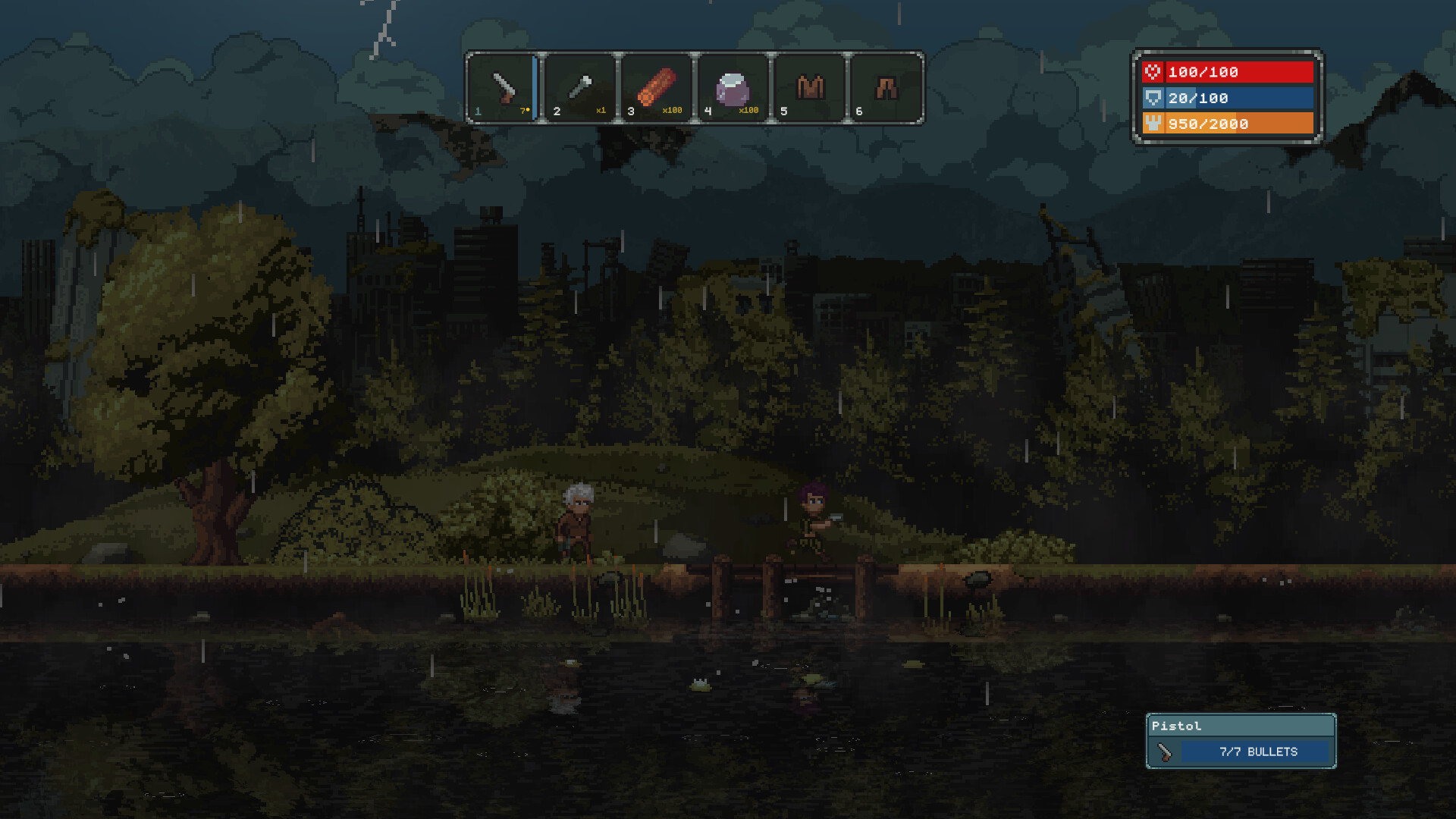Select the purple-haired character holding the pistol
This screenshot has width=1456, height=819.
click(811, 523)
